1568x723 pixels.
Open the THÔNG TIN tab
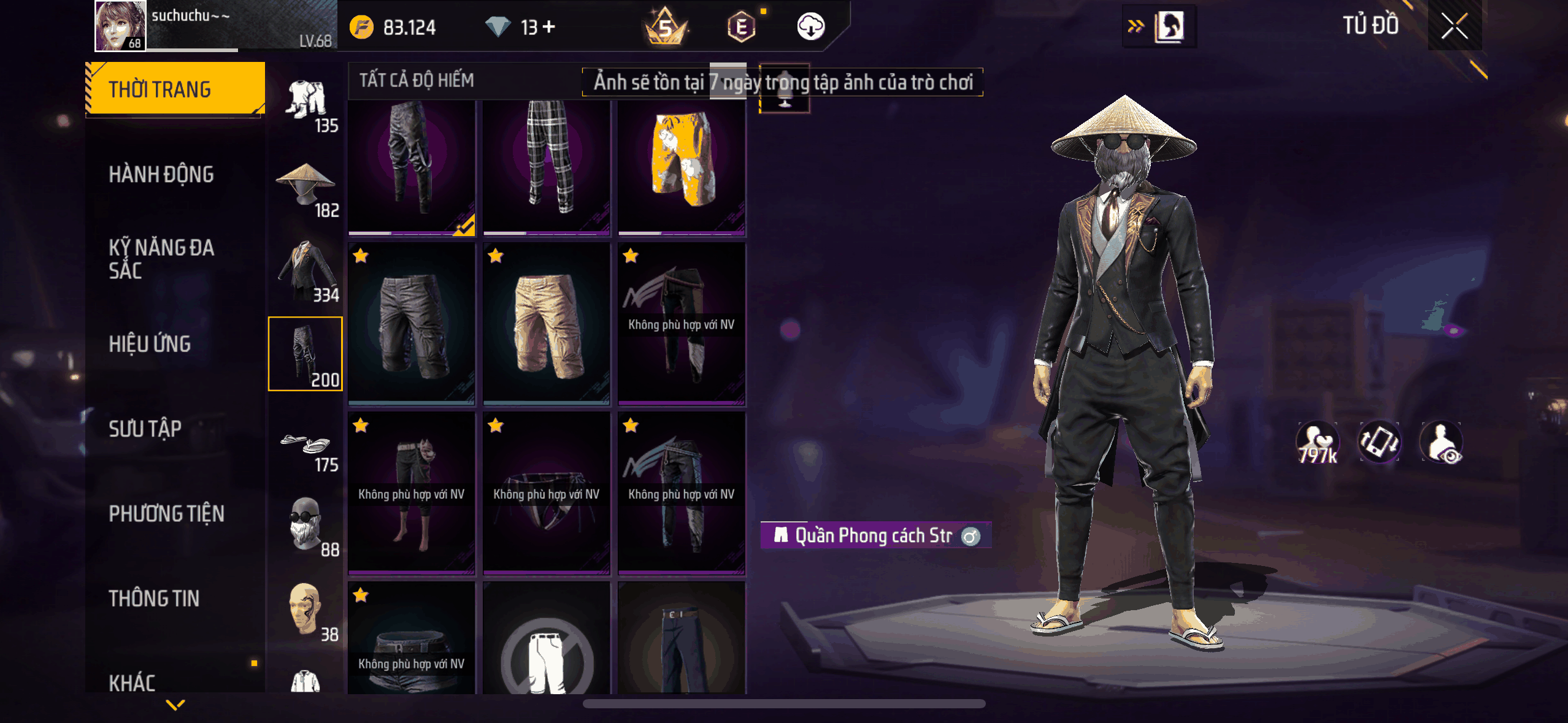click(154, 599)
